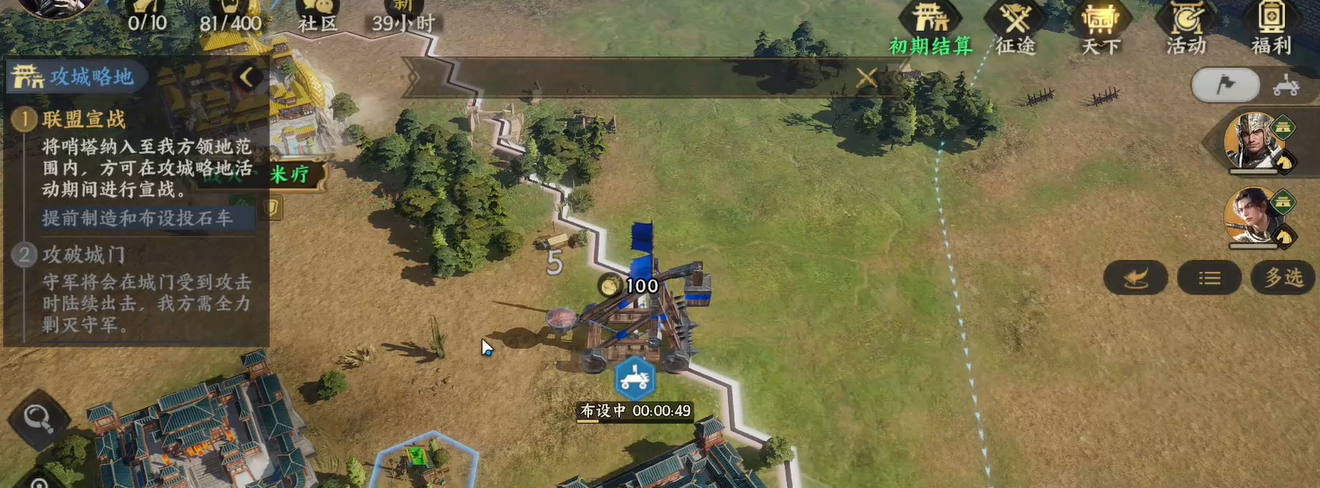The image size is (1320, 488).
Task: Click the return arrow button
Action: [1135, 277]
